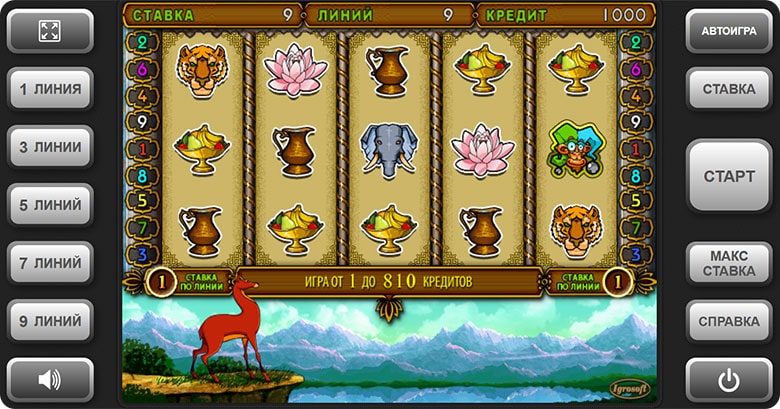Screen dimensions: 780x409
Task: Mute sound with the speaker button
Action: point(50,379)
